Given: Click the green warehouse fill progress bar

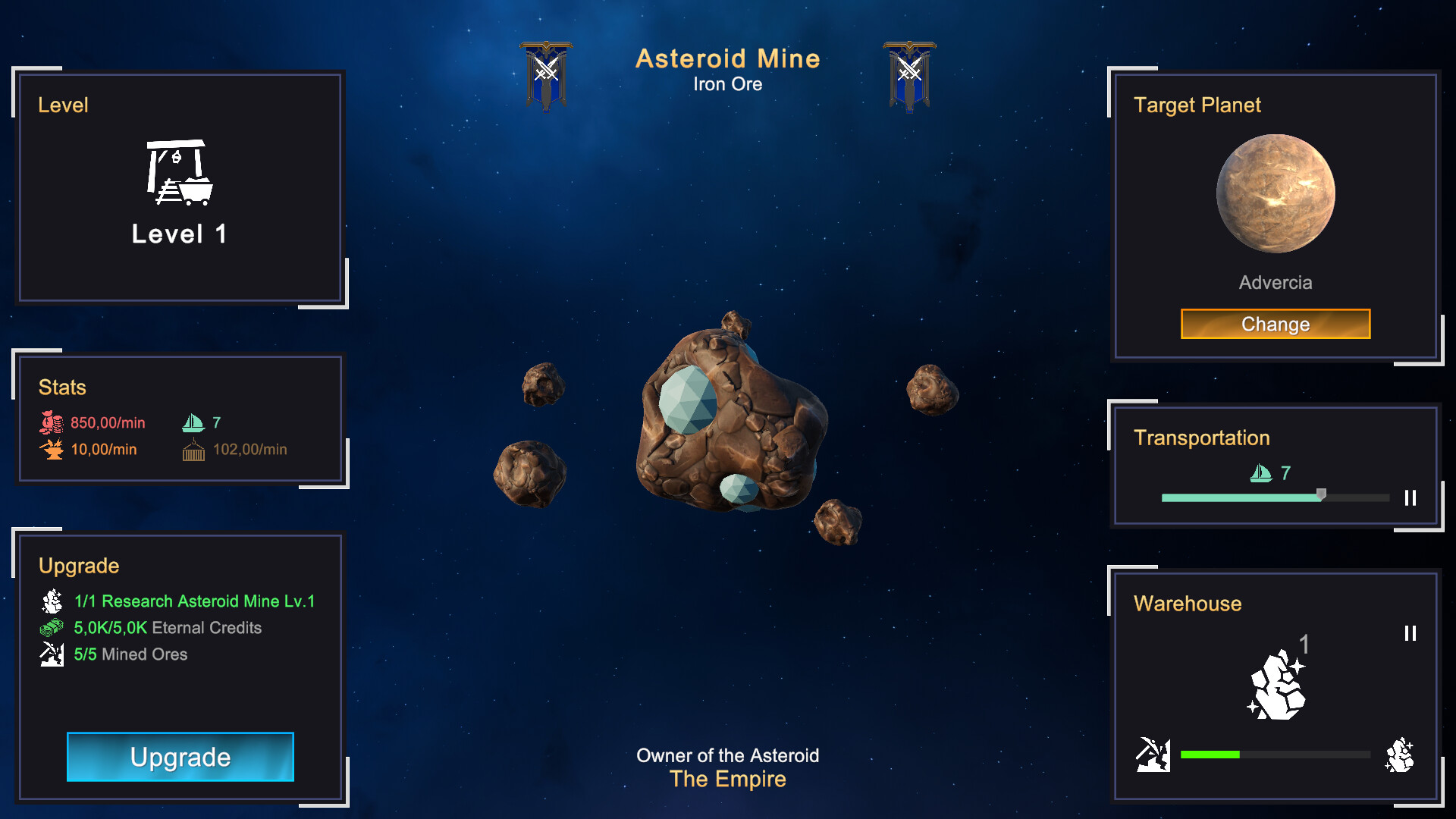Looking at the screenshot, I should tap(1210, 755).
